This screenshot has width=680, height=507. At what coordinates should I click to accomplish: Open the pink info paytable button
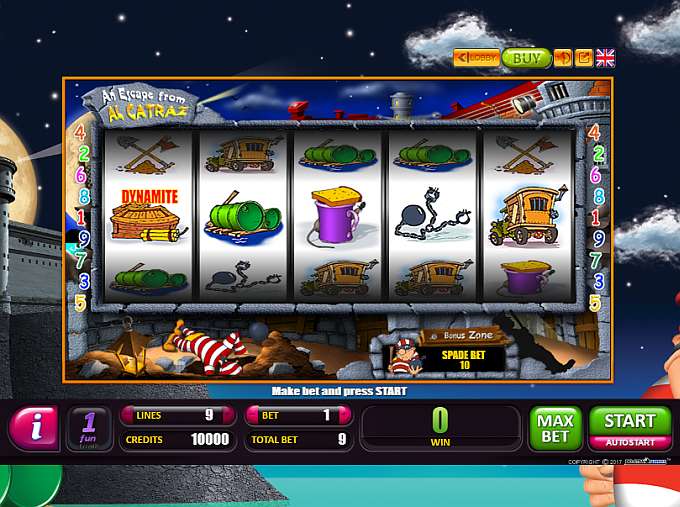click(x=35, y=428)
